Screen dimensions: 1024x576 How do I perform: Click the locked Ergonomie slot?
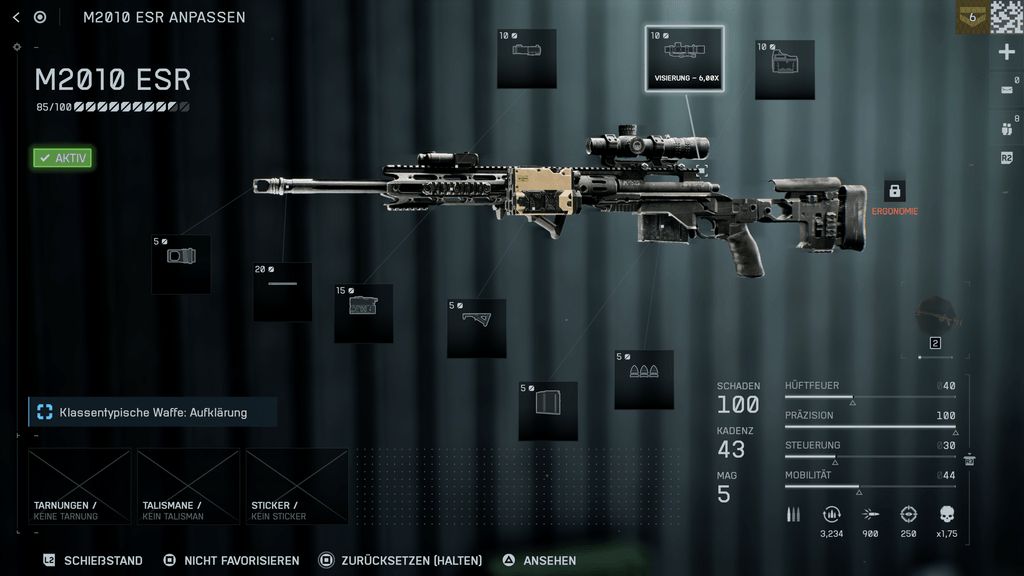pyautogui.click(x=894, y=191)
